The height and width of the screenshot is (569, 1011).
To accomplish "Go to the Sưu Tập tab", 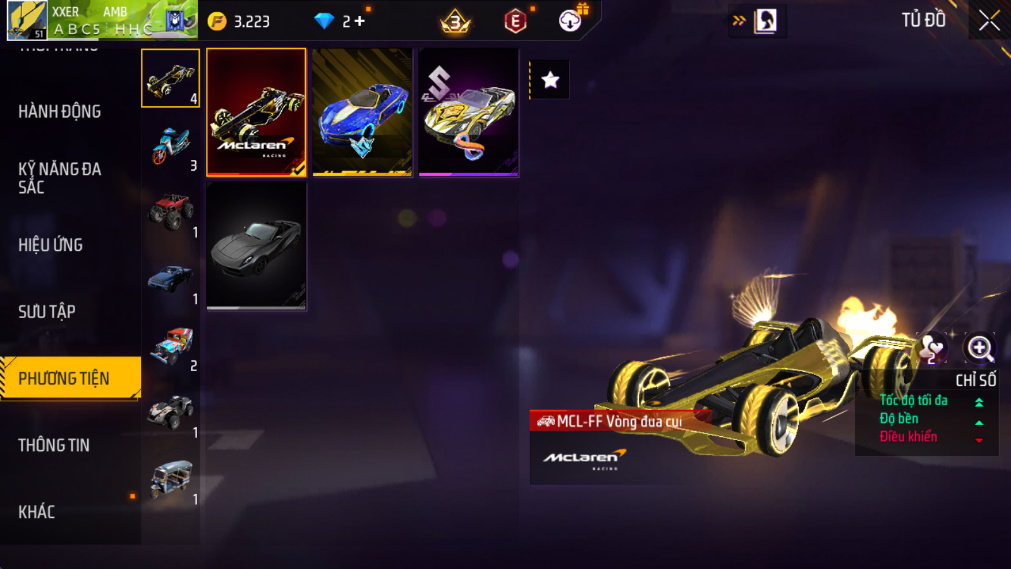I will coord(47,312).
